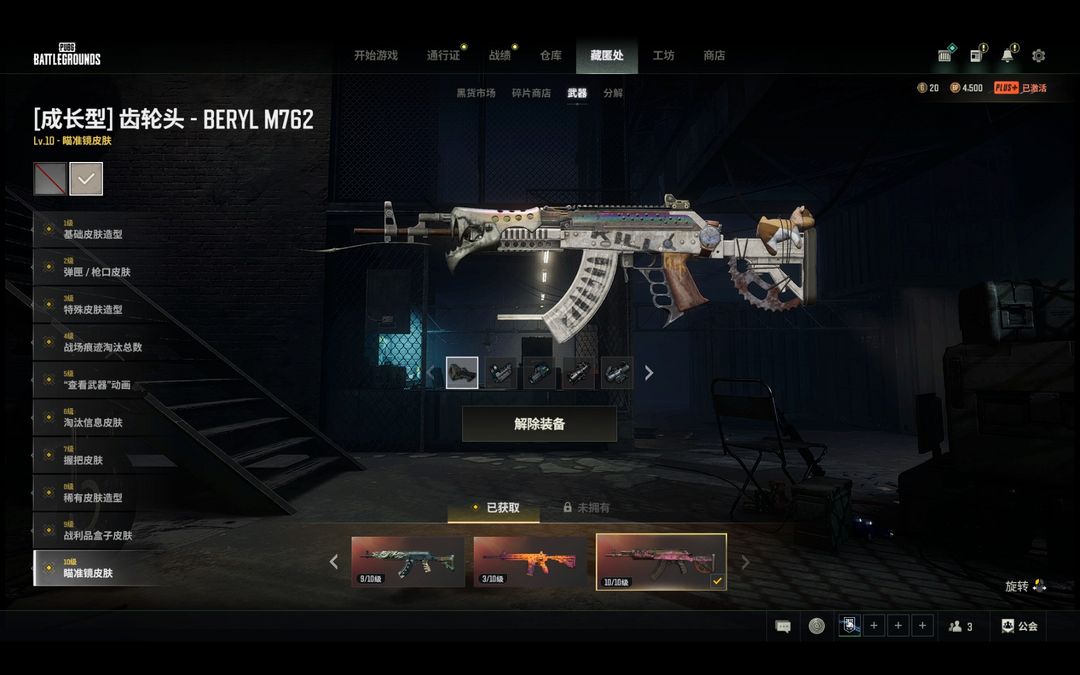Screen dimensions: 1080x675
Task: Open the 分解 sub-tab
Action: tap(613, 93)
